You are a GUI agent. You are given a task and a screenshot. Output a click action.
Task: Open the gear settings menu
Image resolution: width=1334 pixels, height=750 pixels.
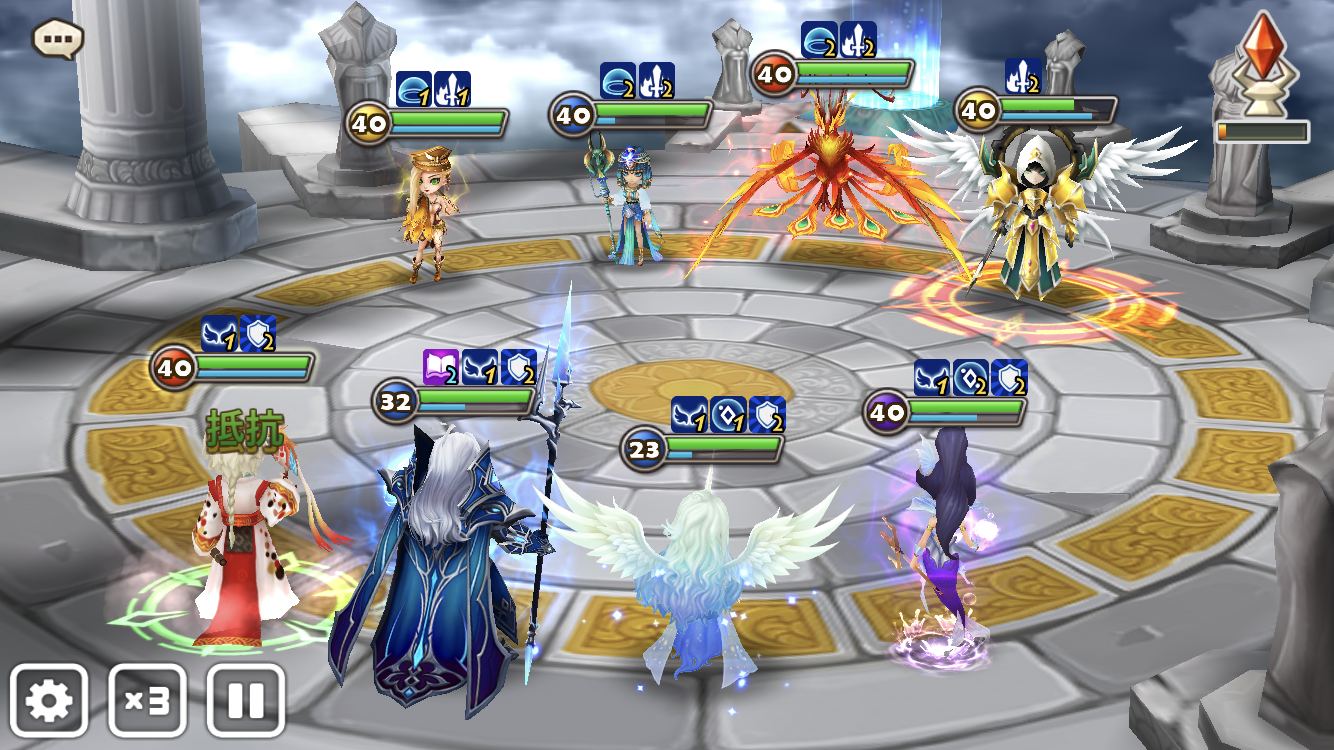coord(49,701)
